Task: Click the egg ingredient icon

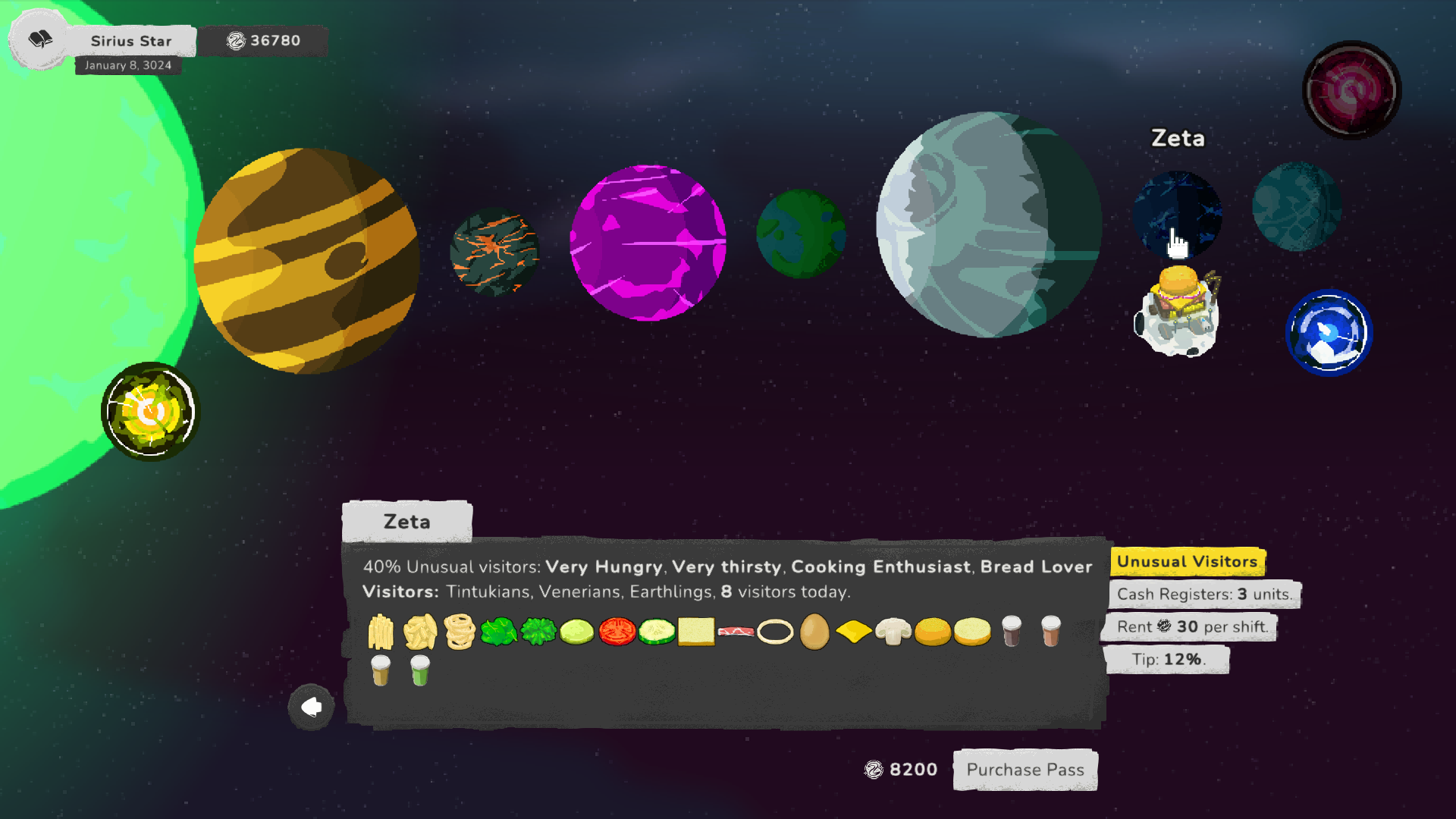Action: [814, 631]
